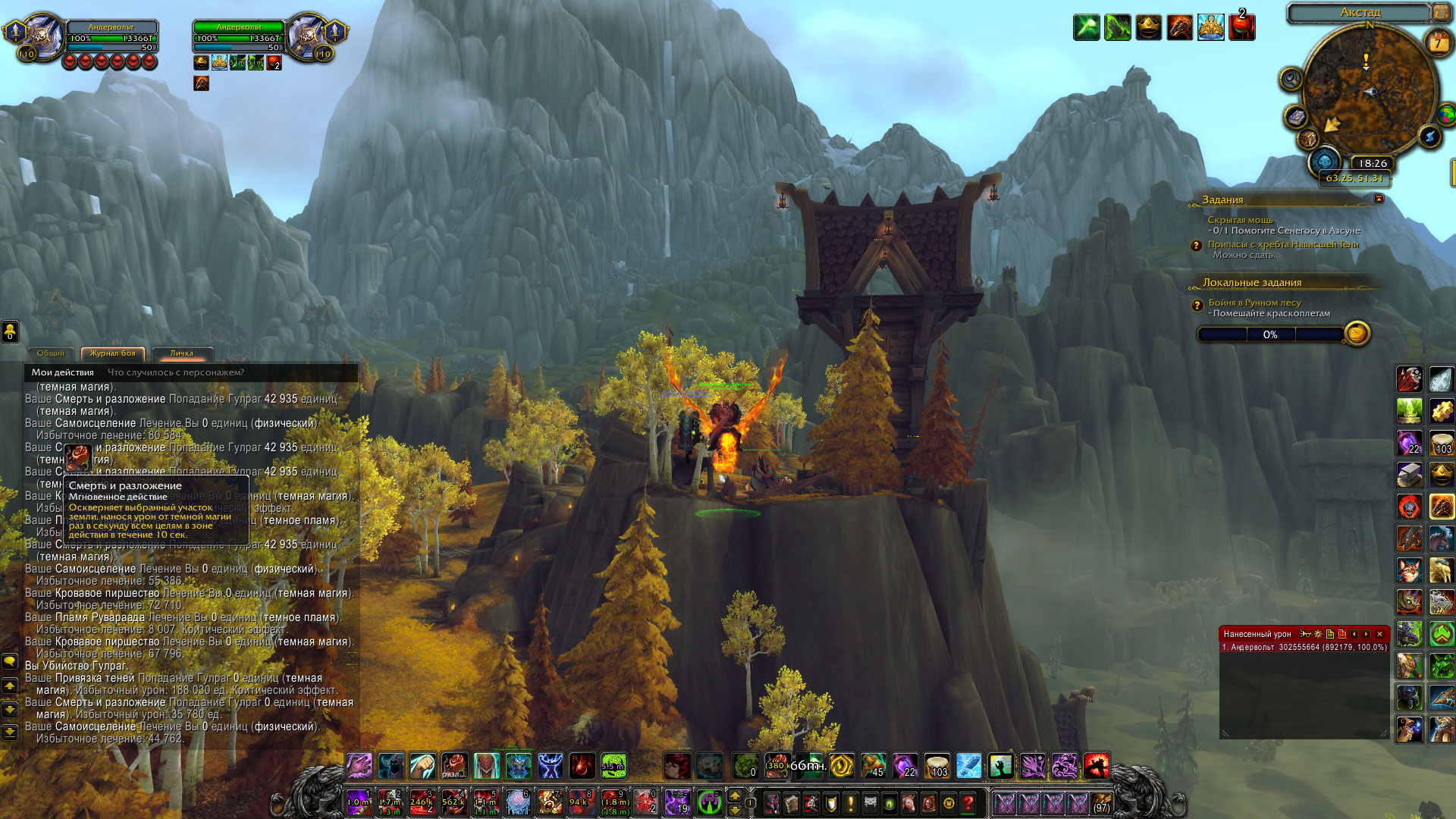This screenshot has width=1456, height=819.
Task: Open the world map from zone header button
Action: click(1441, 13)
